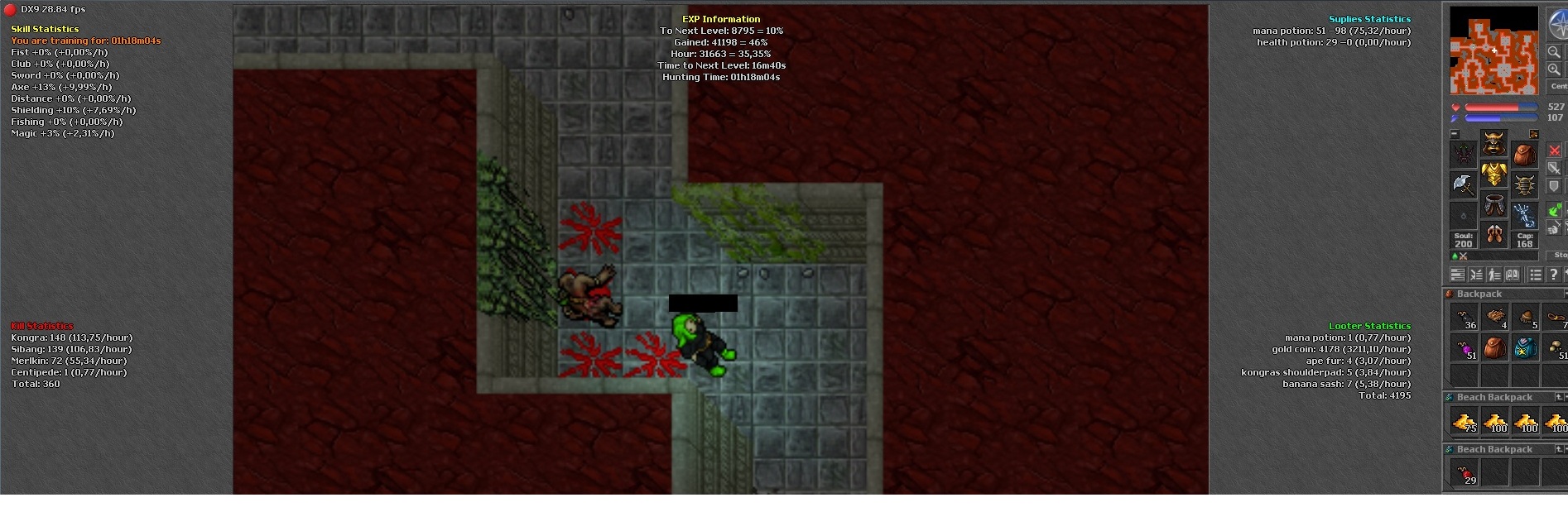The image size is (1568, 531).
Task: Select the spider amulet necklace slot
Action: click(x=1463, y=154)
